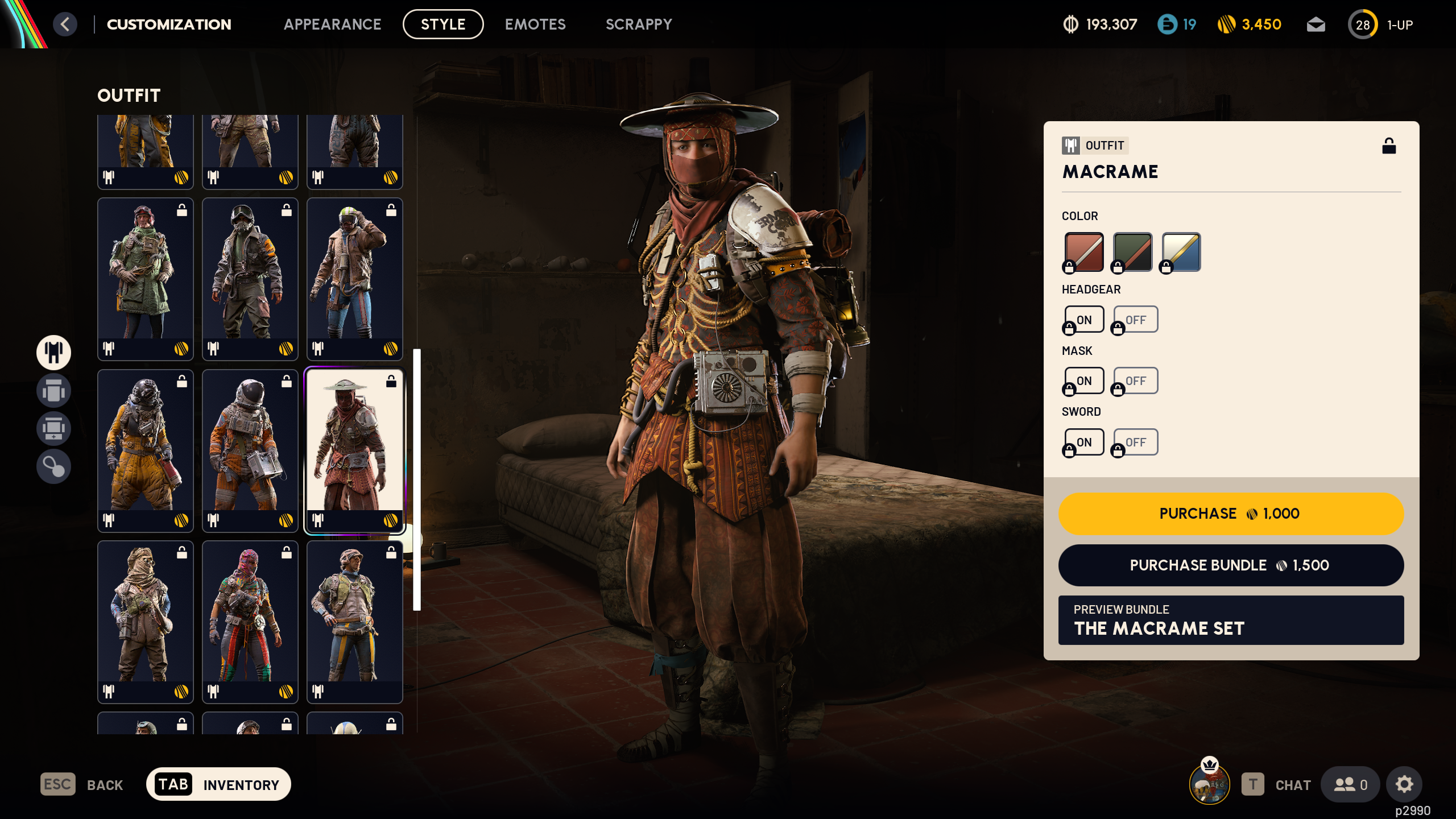Select the Outfit sidebar icon
Screen dimensions: 1456x819
(53, 353)
